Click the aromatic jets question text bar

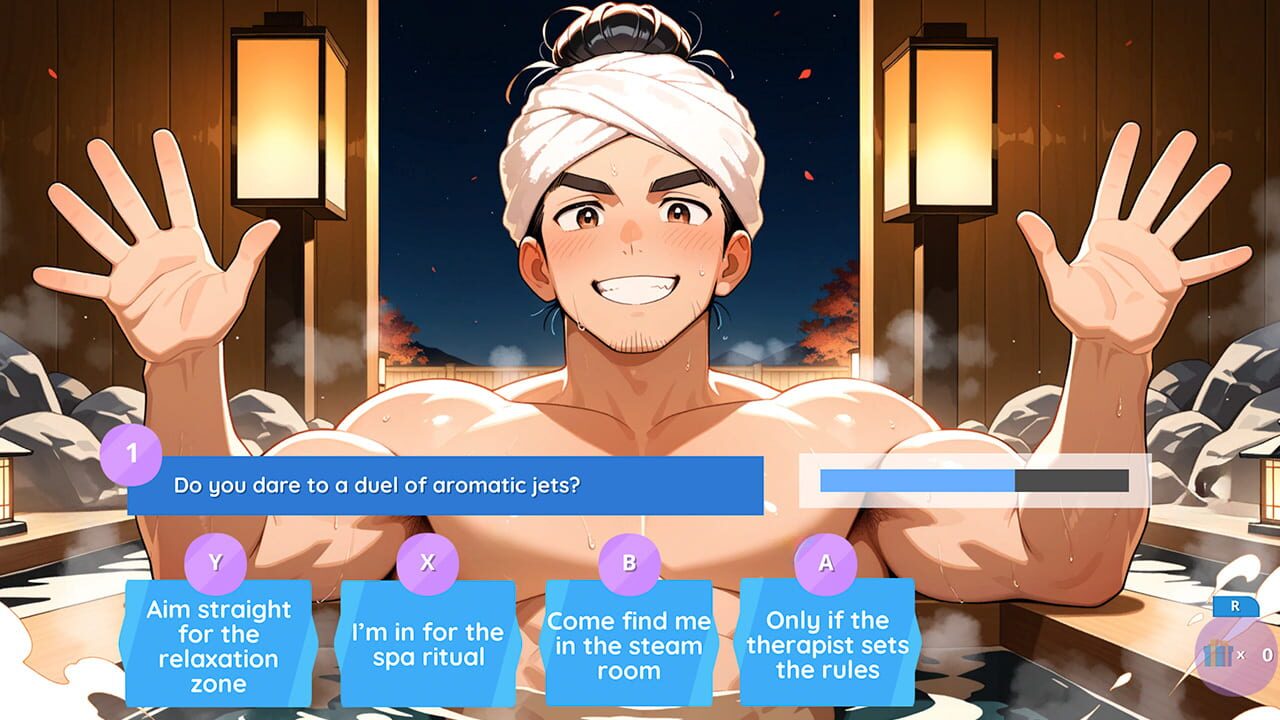[450, 485]
